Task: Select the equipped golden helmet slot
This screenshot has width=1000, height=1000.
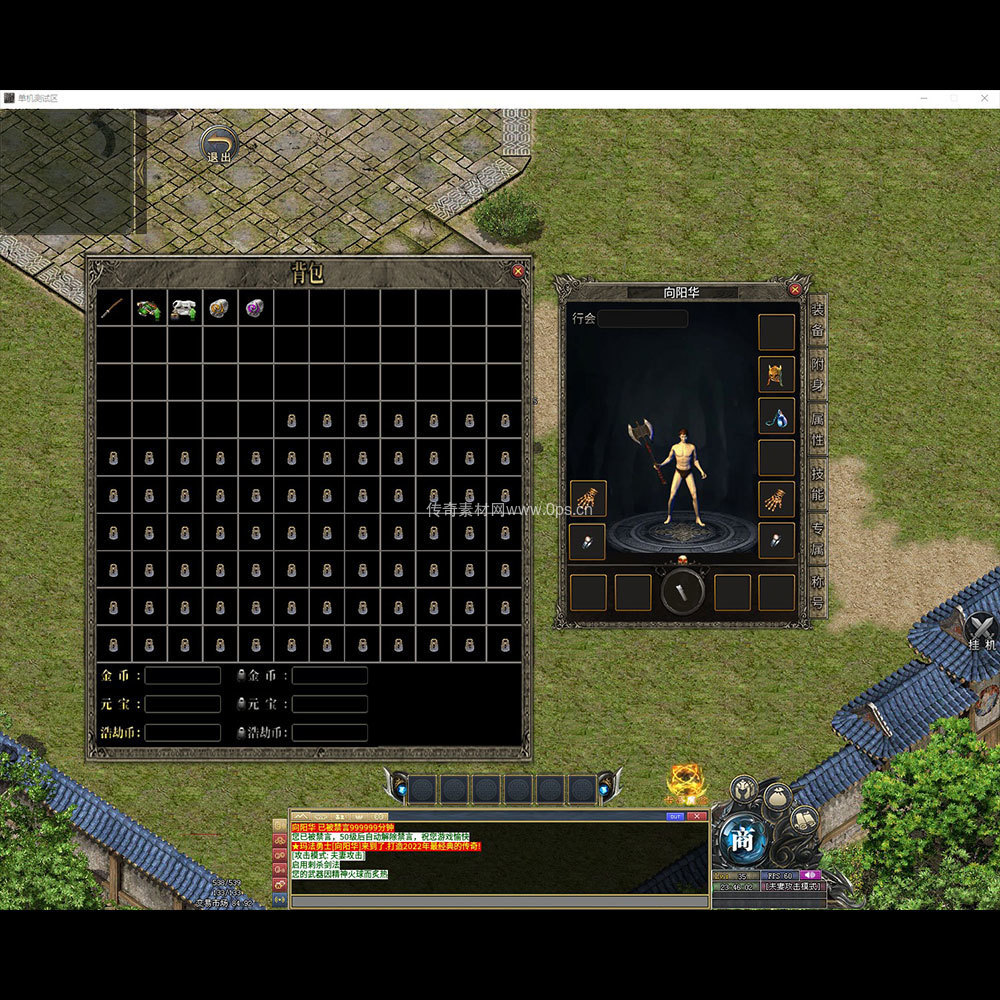Action: tap(776, 374)
